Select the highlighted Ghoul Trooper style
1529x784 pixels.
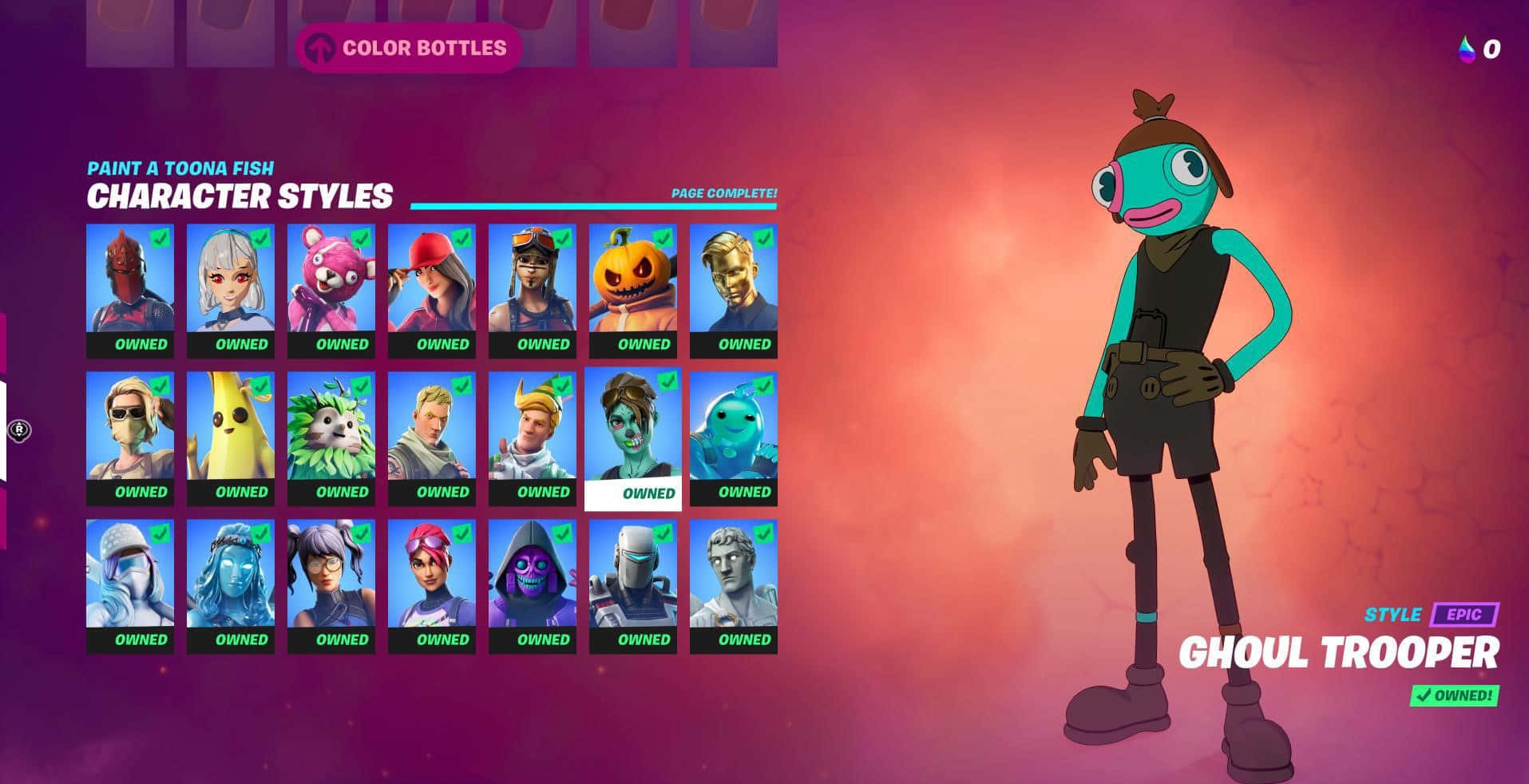coord(633,438)
